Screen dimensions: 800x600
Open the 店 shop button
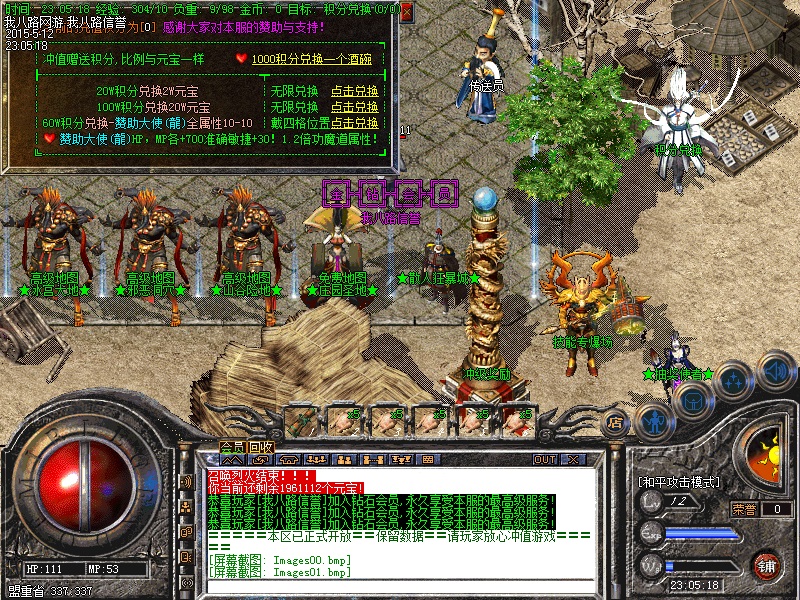click(616, 423)
